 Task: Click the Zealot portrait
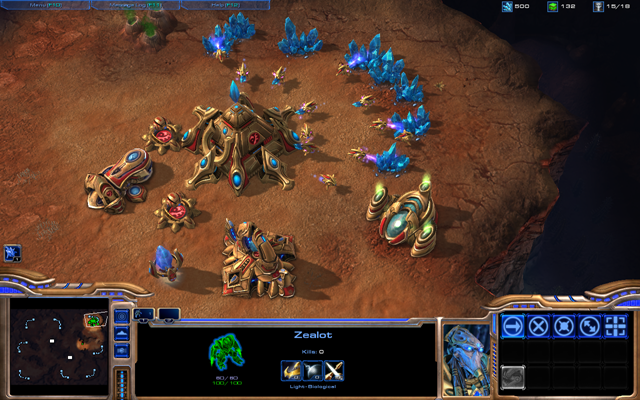466,347
